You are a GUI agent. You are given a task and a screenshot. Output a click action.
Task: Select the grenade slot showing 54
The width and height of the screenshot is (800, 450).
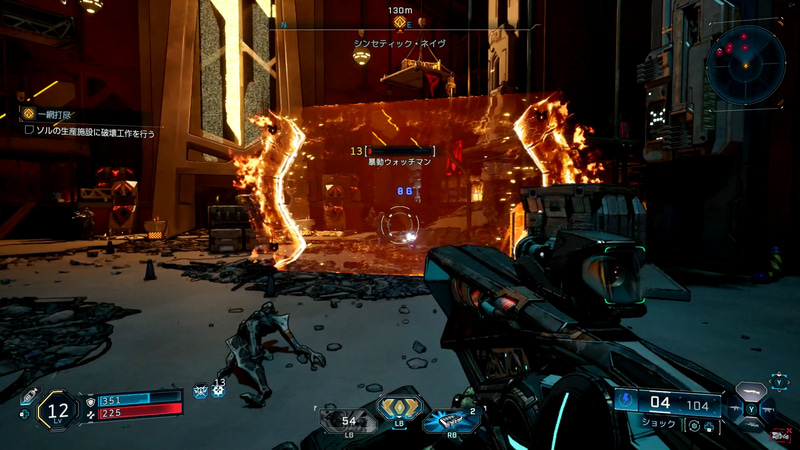pyautogui.click(x=349, y=419)
